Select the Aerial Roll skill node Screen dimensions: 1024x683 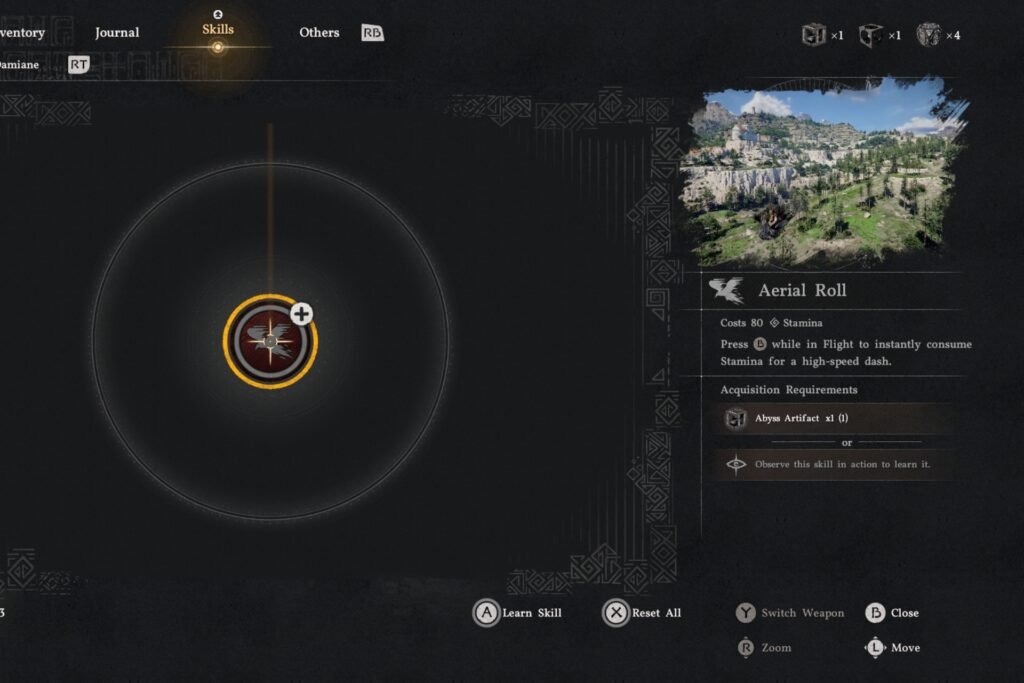[x=269, y=342]
